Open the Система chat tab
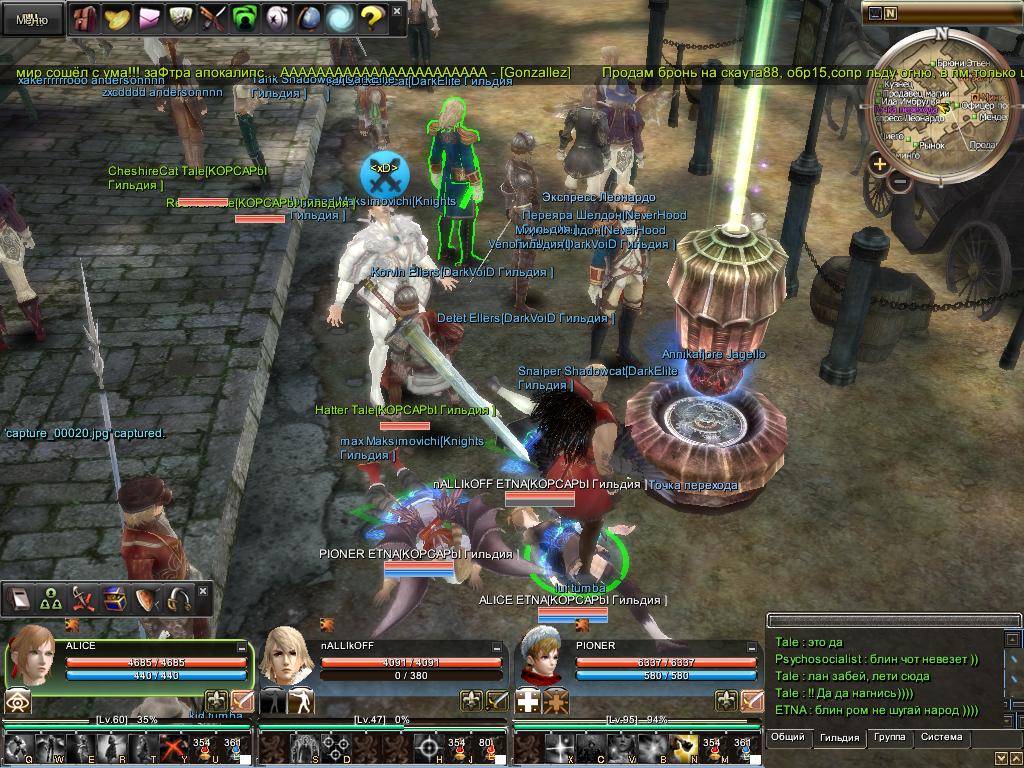This screenshot has height=768, width=1024. [x=941, y=738]
